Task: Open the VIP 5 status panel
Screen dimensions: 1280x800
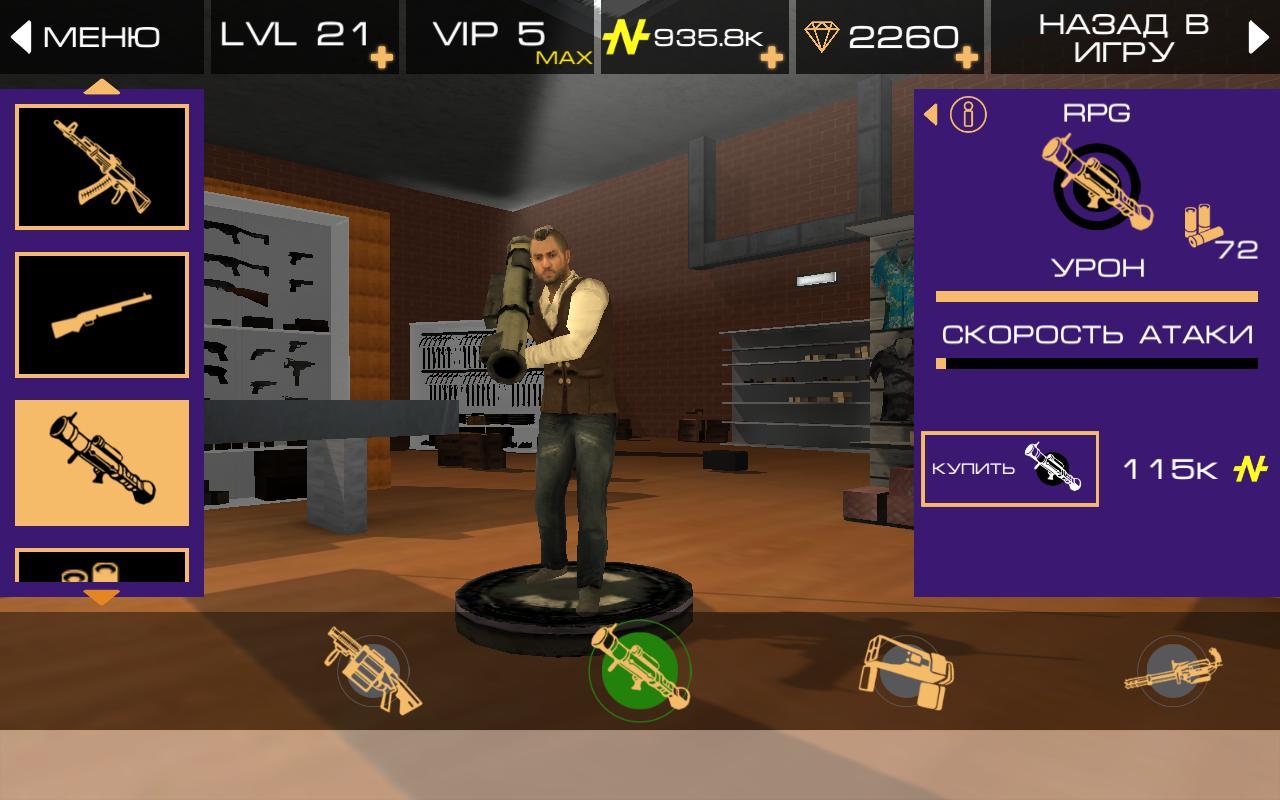Action: 500,37
